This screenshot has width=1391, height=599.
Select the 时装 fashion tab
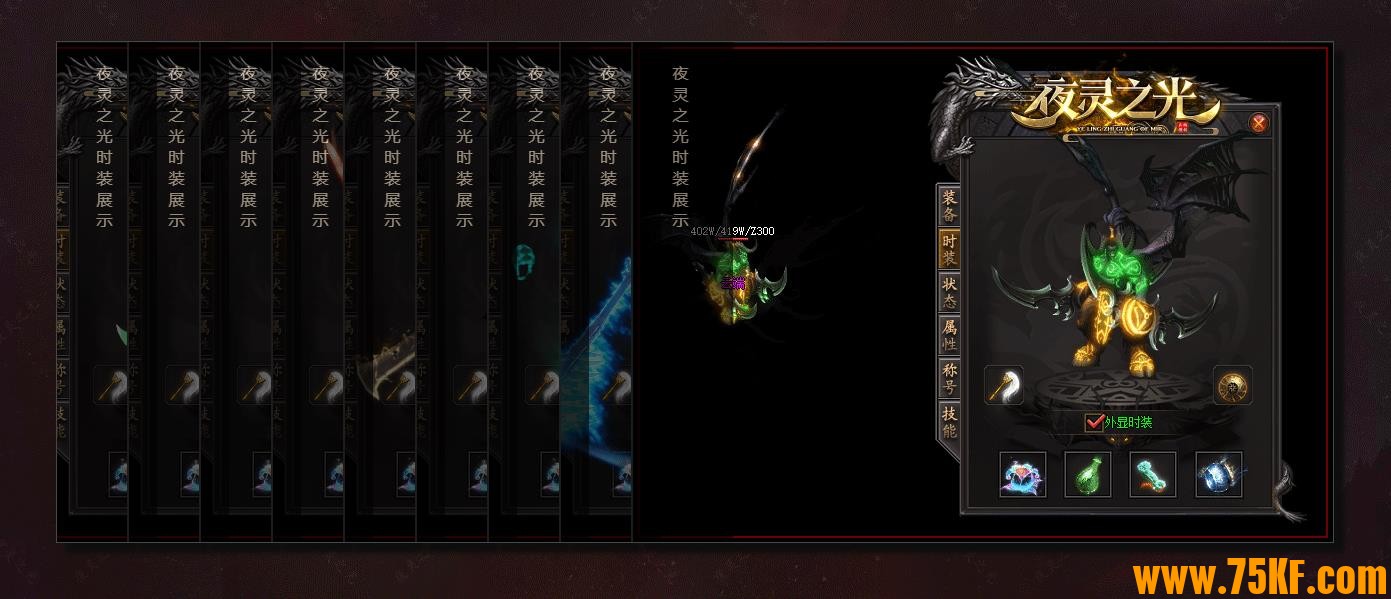949,249
